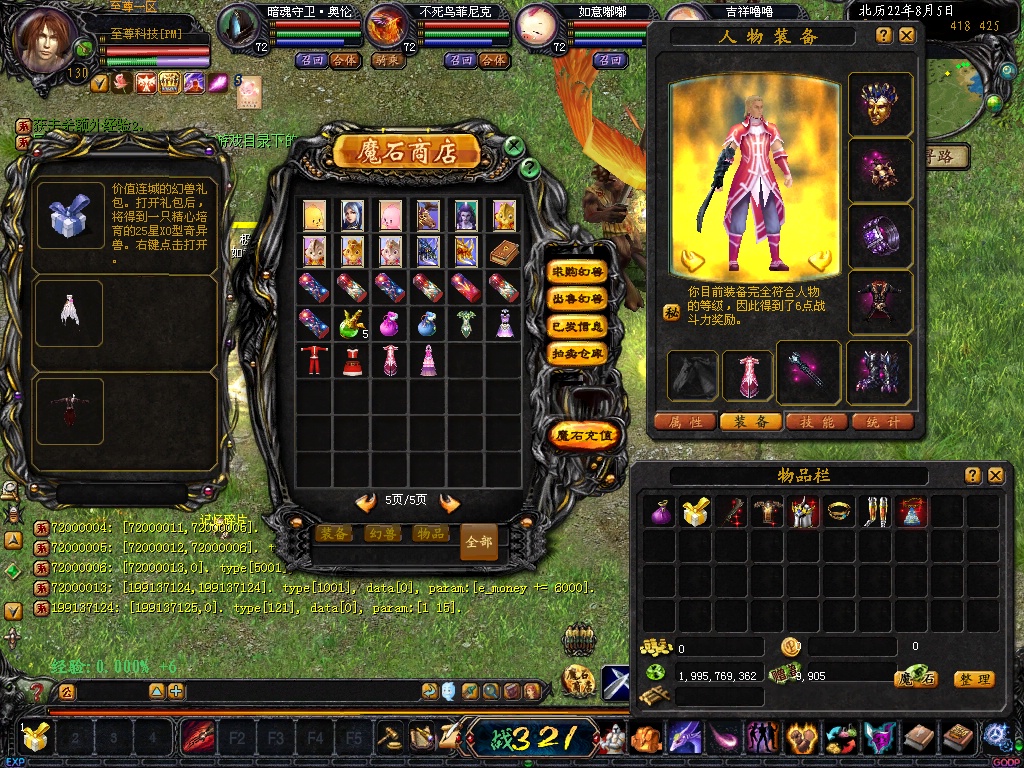Click the 求购幻兽 button

pos(578,272)
